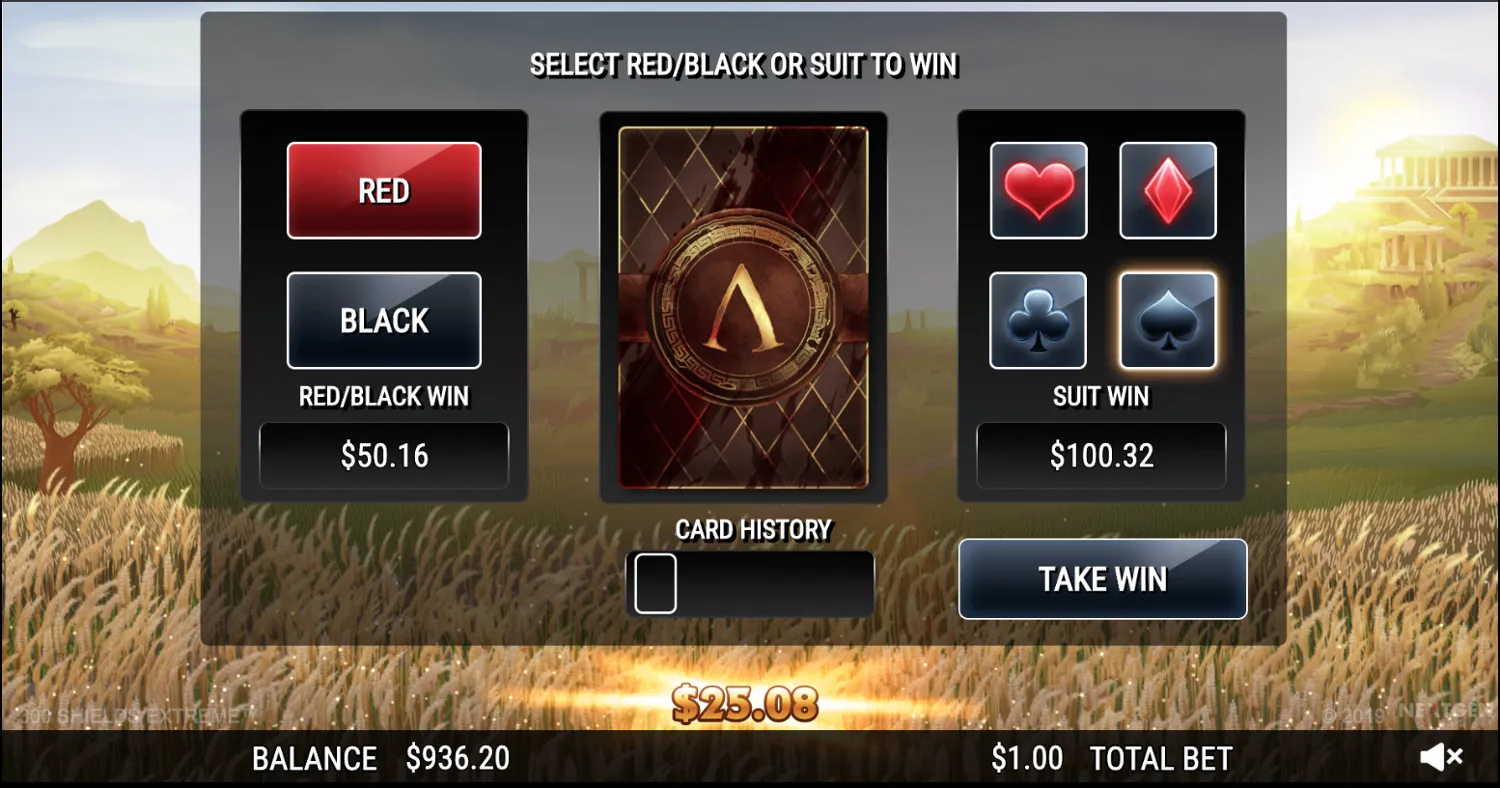
Task: Choose RED to gamble your win
Action: pos(383,190)
